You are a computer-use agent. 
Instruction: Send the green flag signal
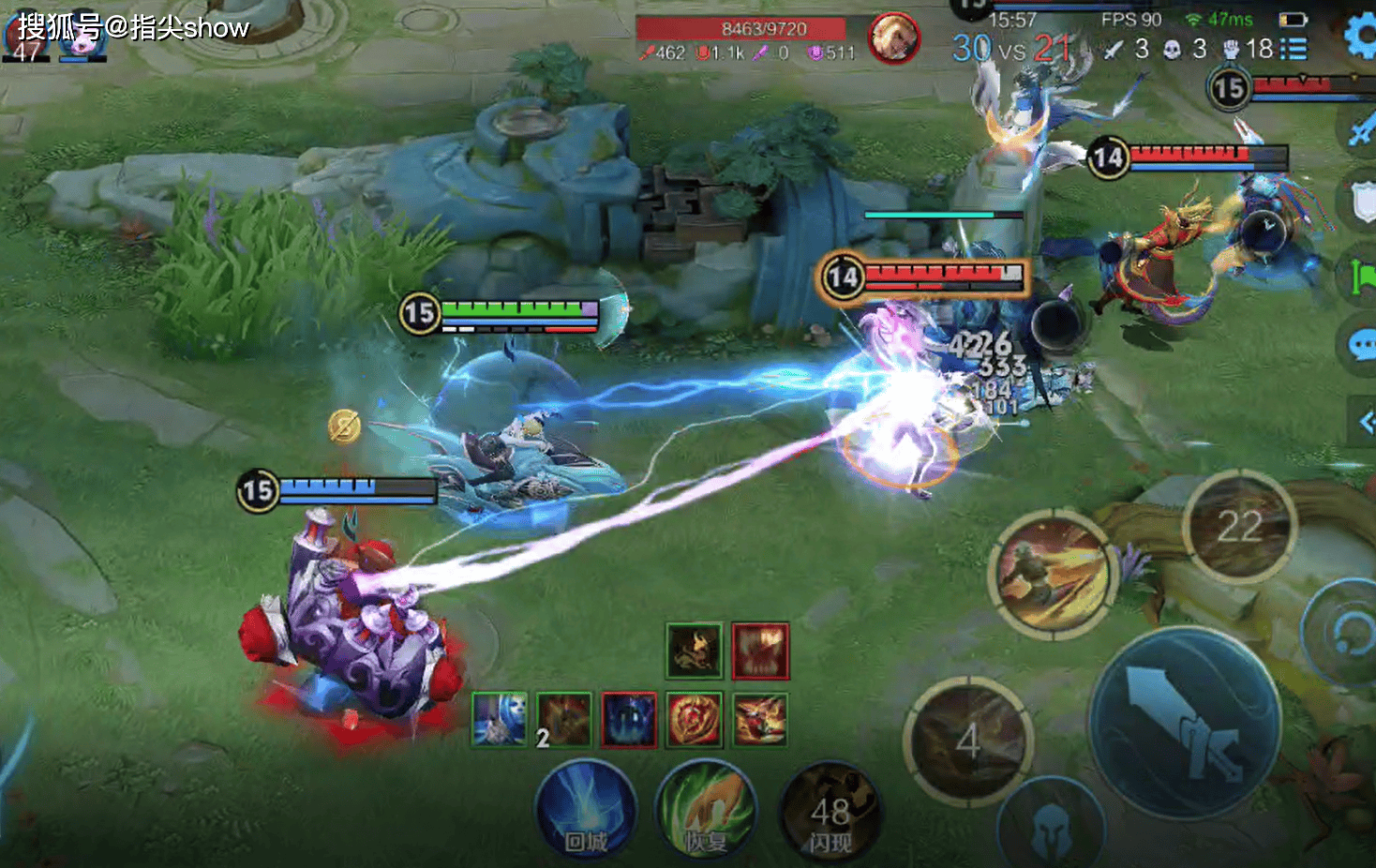point(1361,276)
